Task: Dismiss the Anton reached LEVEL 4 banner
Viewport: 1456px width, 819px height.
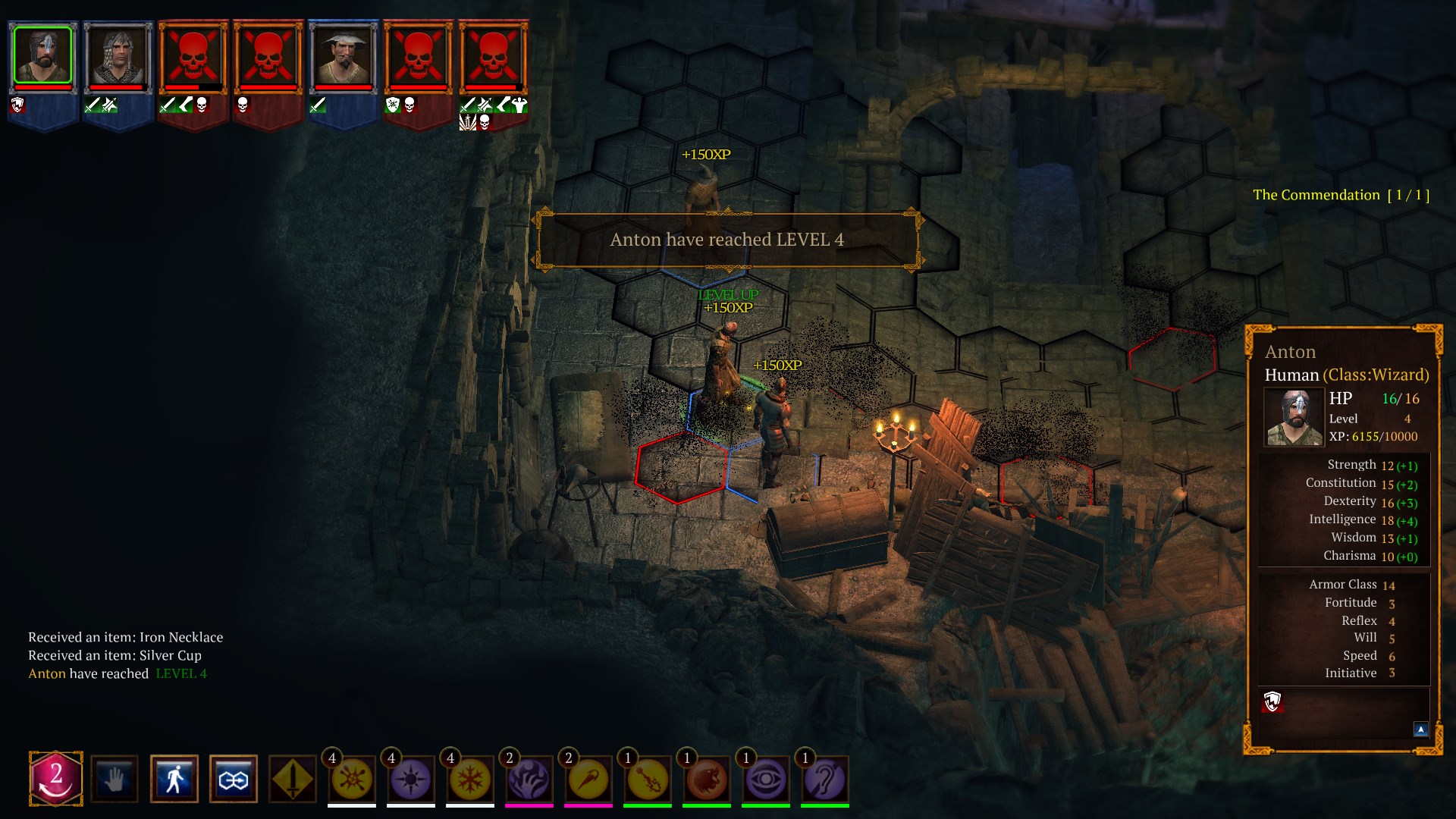Action: click(730, 240)
